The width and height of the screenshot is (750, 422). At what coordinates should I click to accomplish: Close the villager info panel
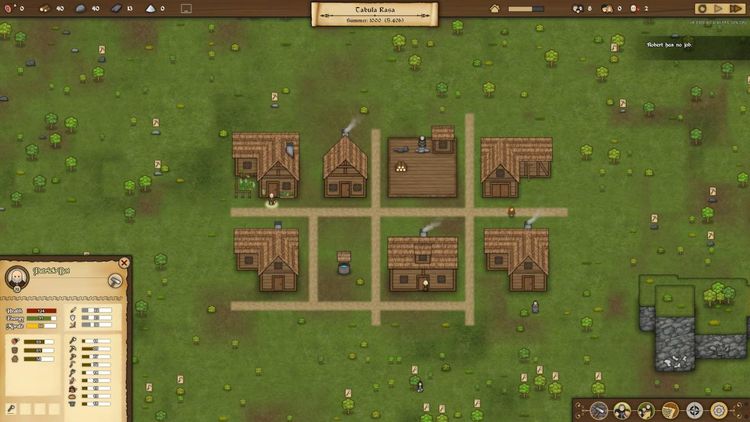(x=124, y=263)
